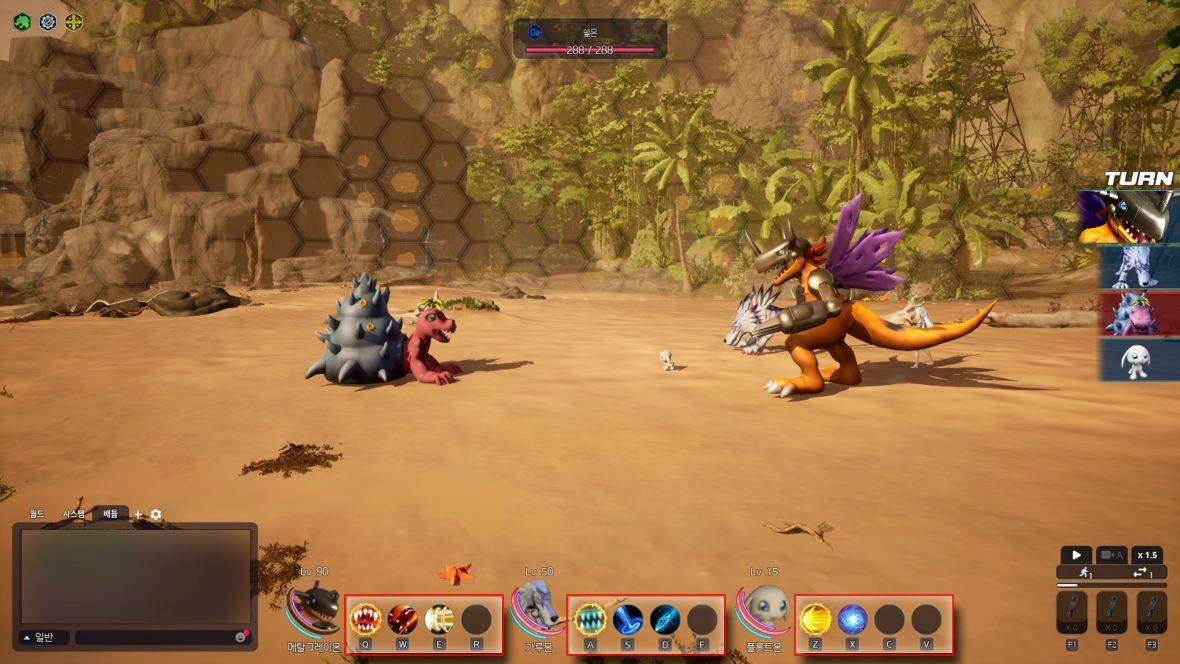This screenshot has width=1180, height=664.
Task: Switch to the 시스템 chat tab
Action: point(74,513)
